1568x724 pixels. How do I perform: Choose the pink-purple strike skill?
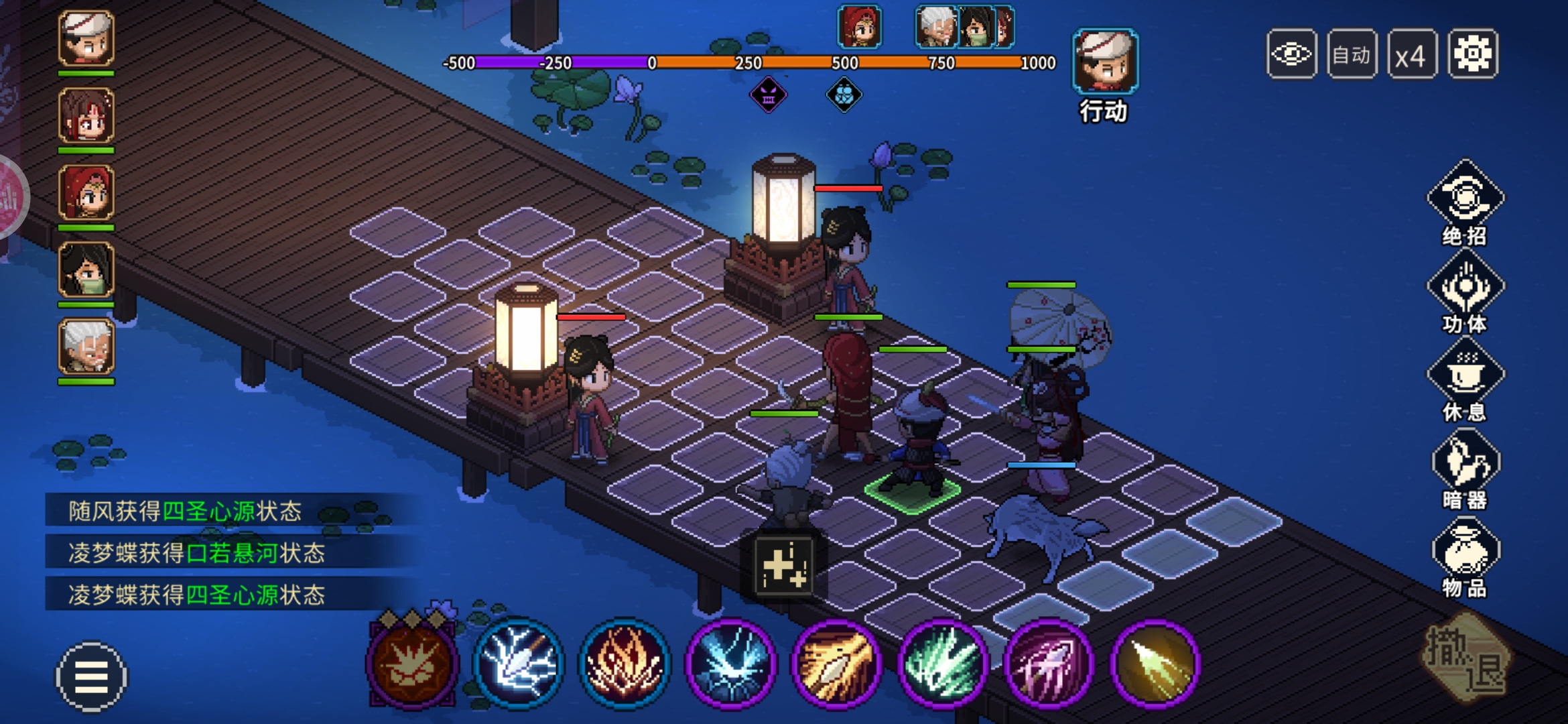(x=1049, y=662)
